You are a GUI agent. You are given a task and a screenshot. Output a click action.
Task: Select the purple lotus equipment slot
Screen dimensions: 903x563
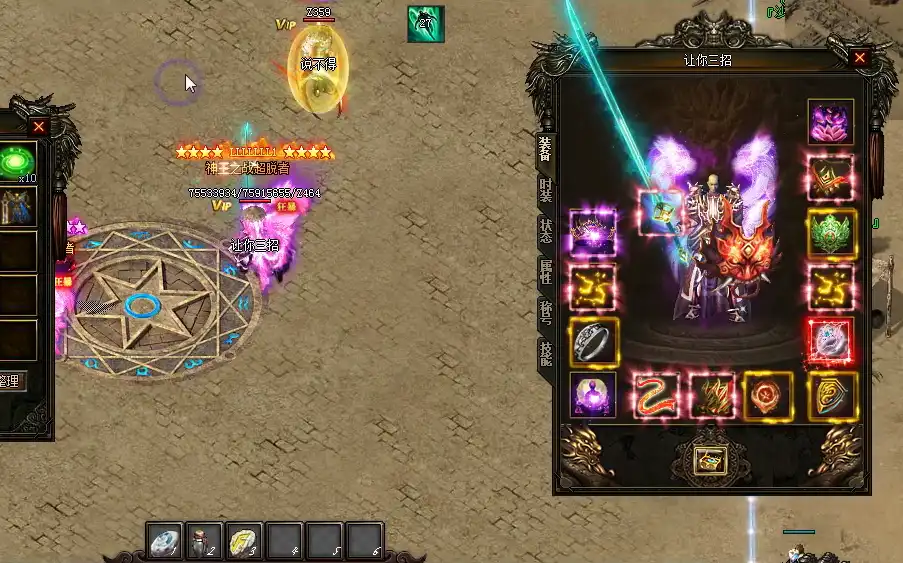[x=830, y=122]
